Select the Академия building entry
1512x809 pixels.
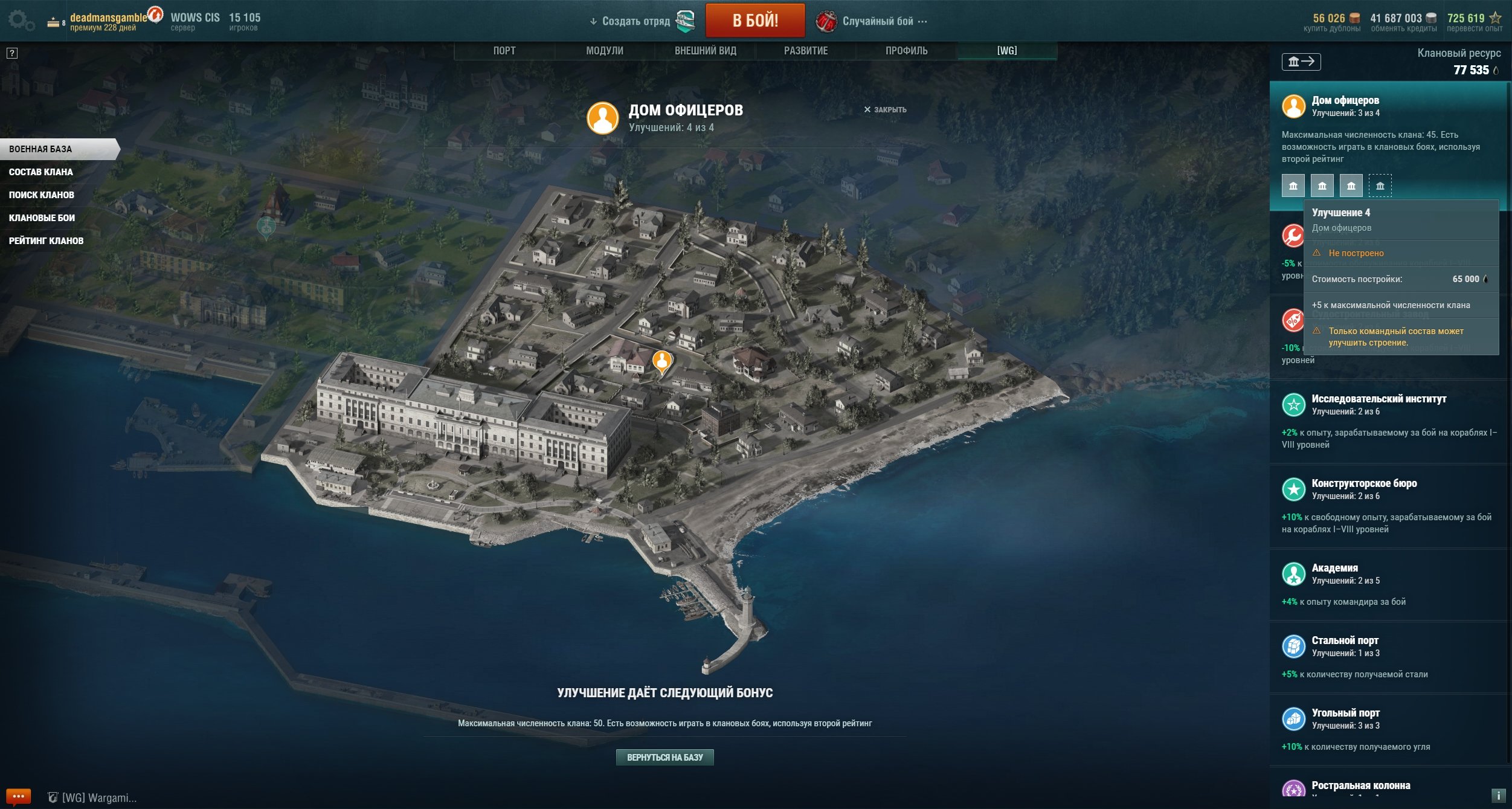[x=1334, y=569]
